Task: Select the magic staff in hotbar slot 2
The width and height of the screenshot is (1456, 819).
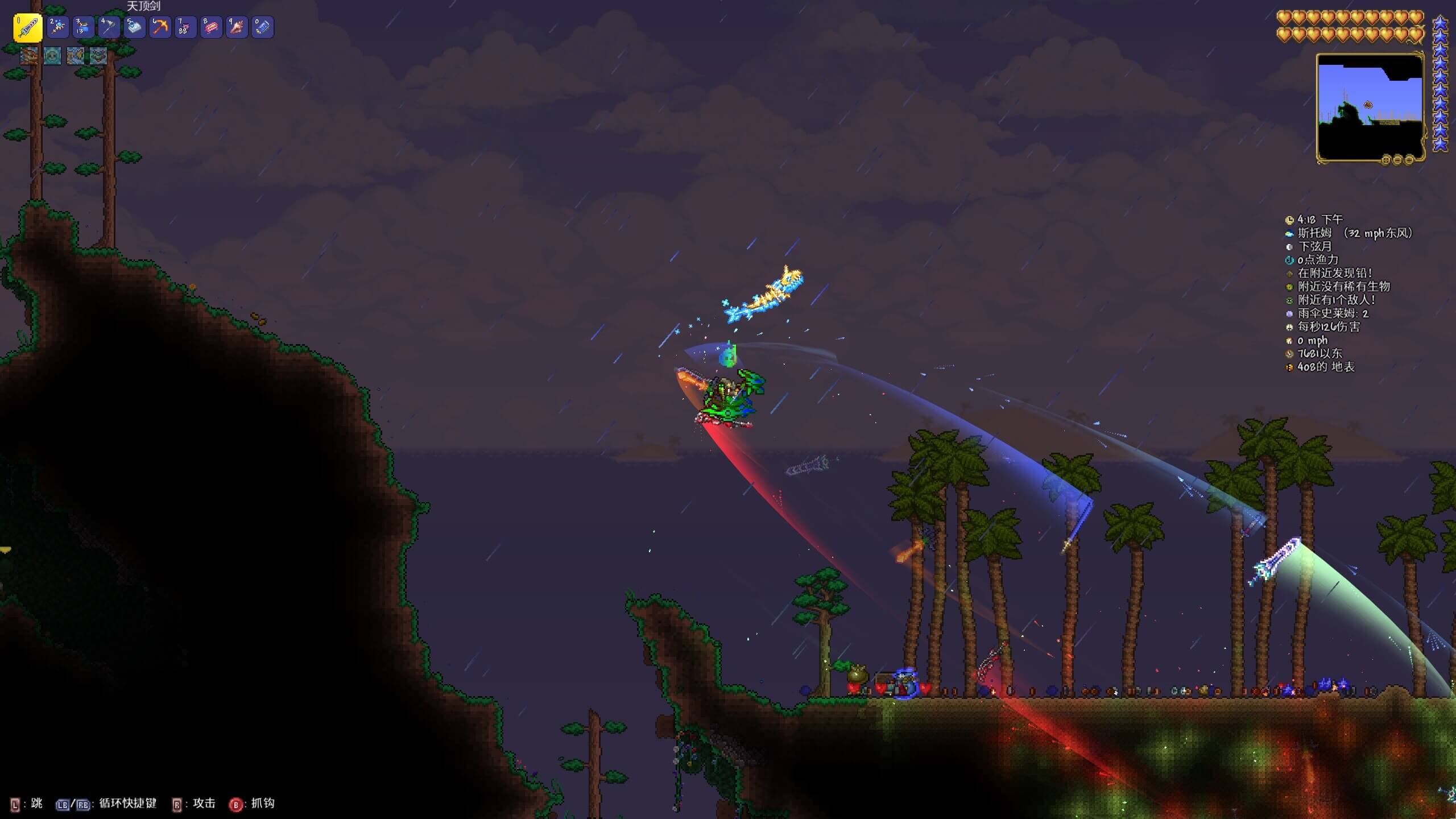Action: point(58,27)
